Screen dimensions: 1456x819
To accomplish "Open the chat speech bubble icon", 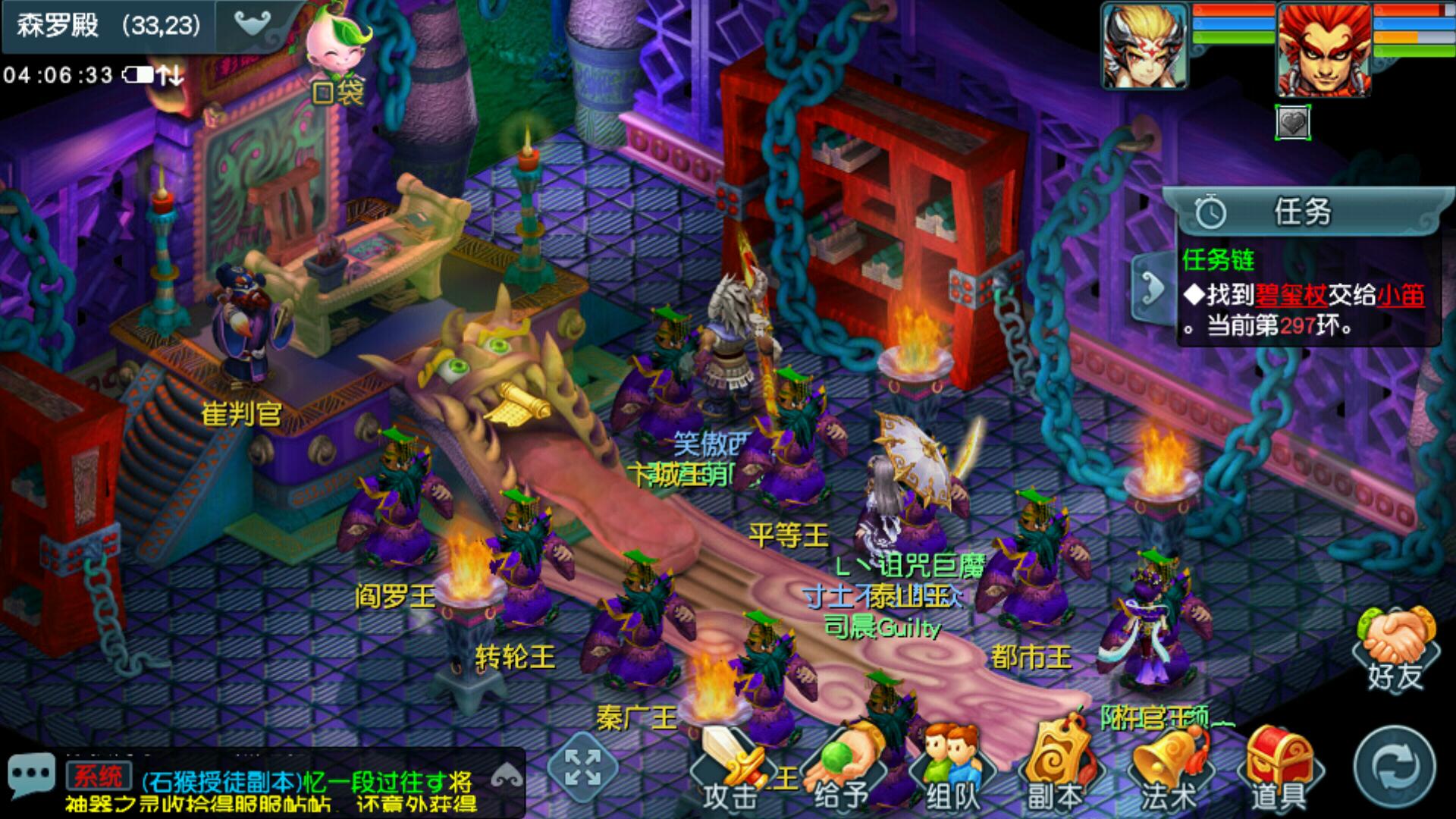I will (31, 776).
